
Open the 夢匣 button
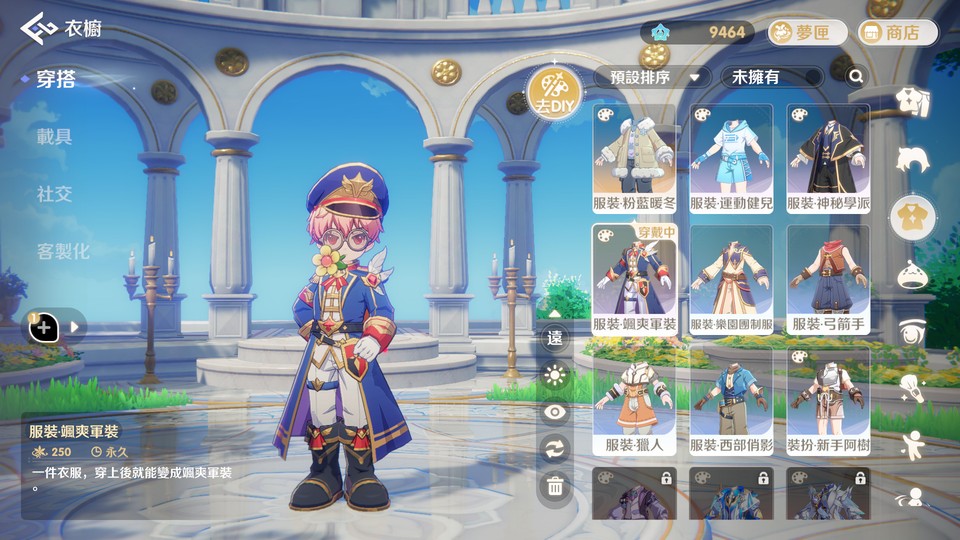point(807,33)
